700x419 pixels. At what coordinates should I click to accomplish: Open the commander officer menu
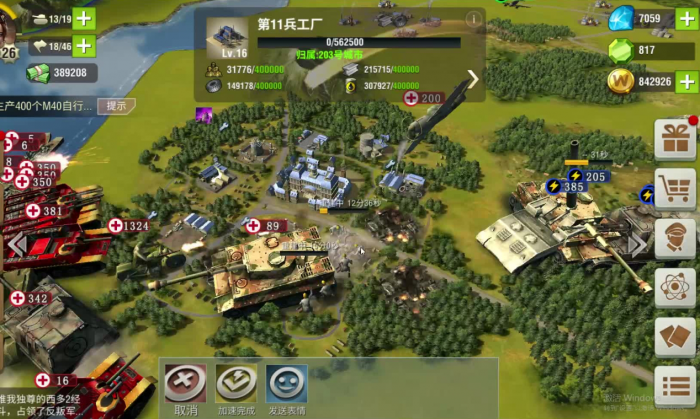pos(675,238)
